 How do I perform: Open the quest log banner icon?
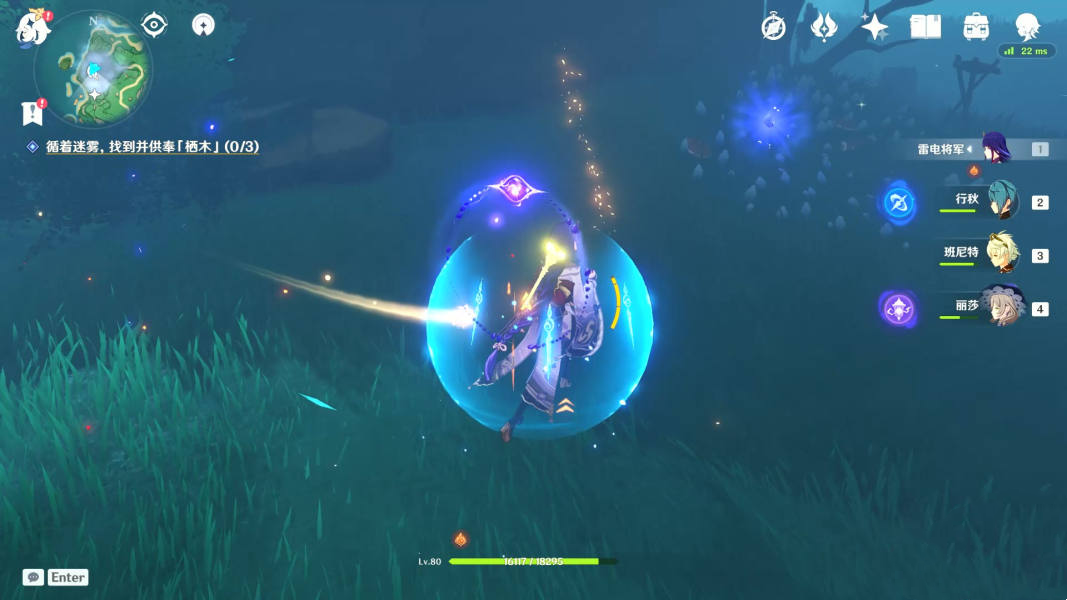click(32, 113)
